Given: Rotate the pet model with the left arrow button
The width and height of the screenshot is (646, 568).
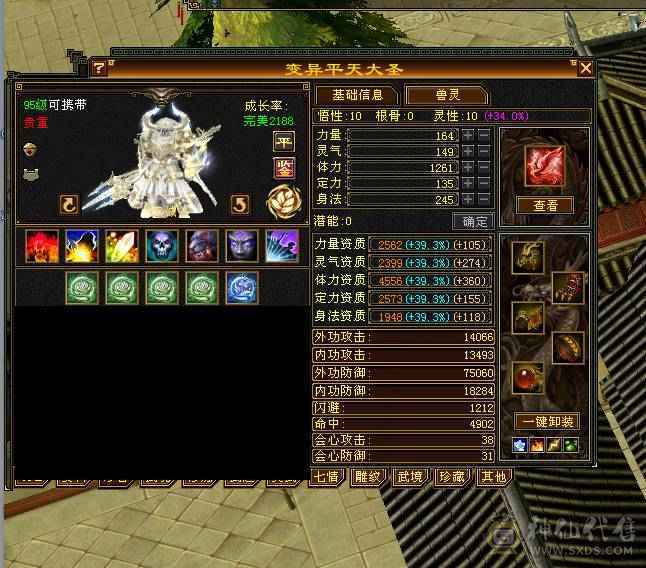Looking at the screenshot, I should [x=69, y=204].
